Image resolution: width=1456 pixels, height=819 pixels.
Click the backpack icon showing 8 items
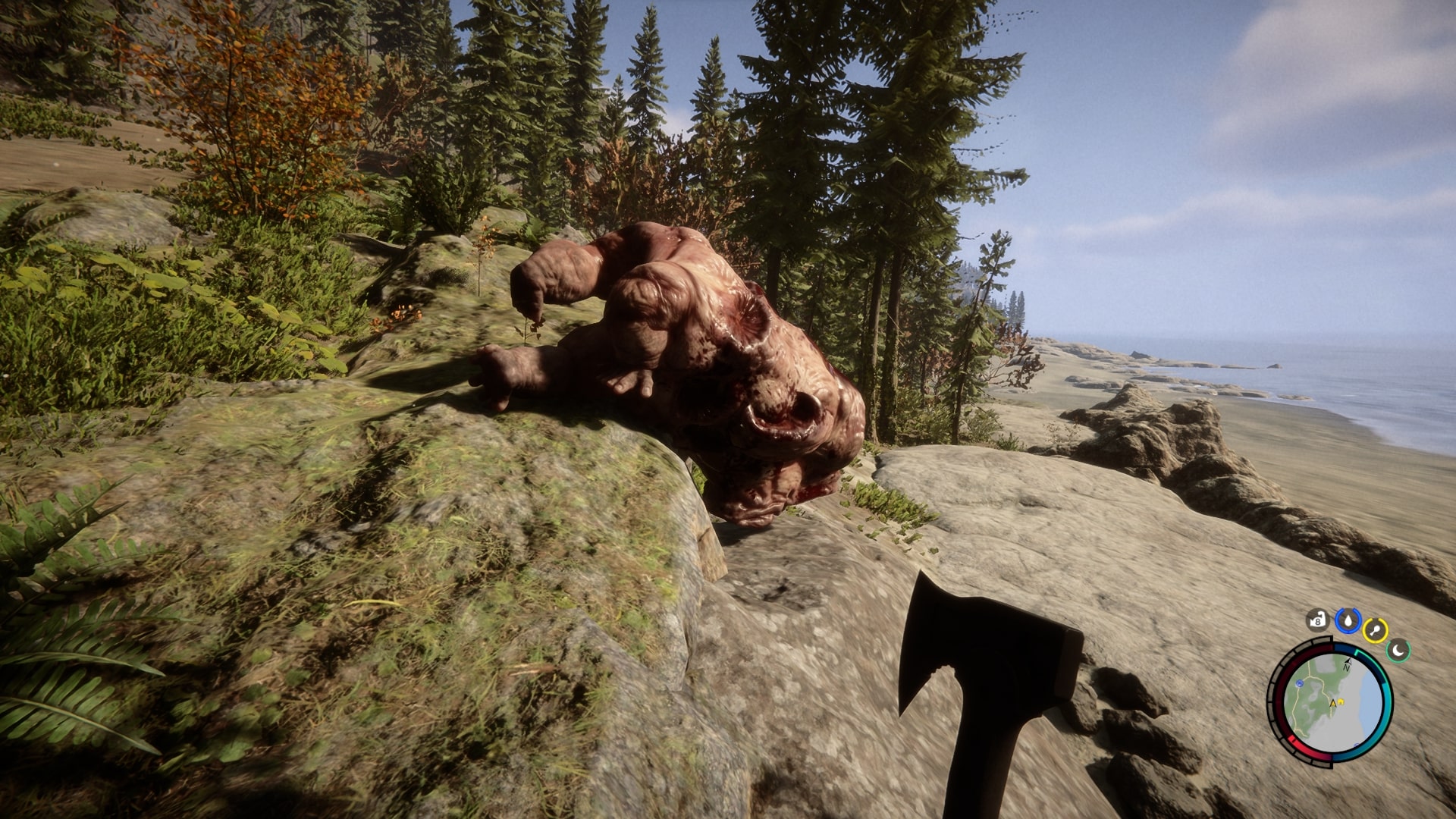click(1317, 621)
